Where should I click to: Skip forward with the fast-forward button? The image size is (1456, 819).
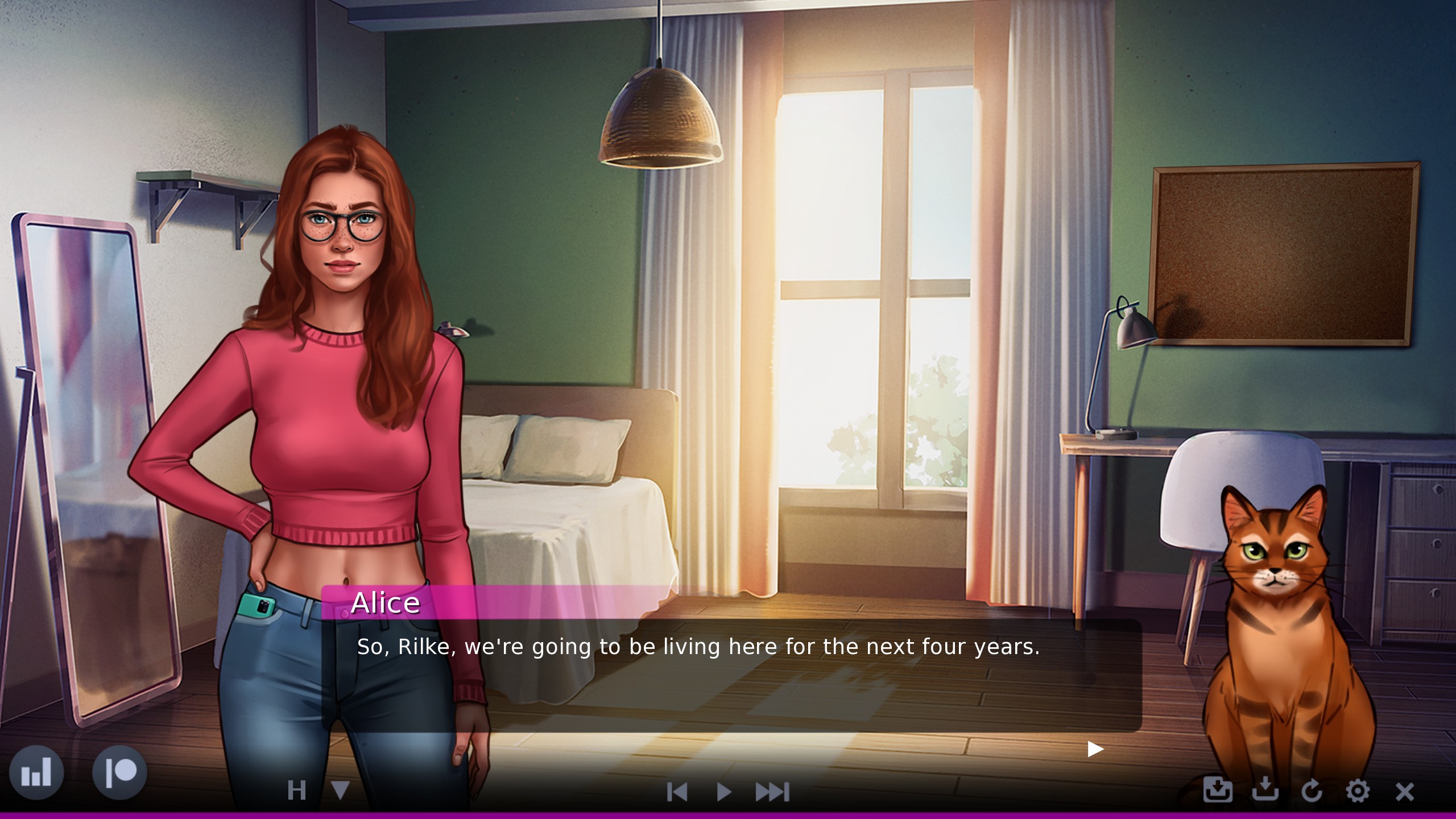(x=772, y=792)
